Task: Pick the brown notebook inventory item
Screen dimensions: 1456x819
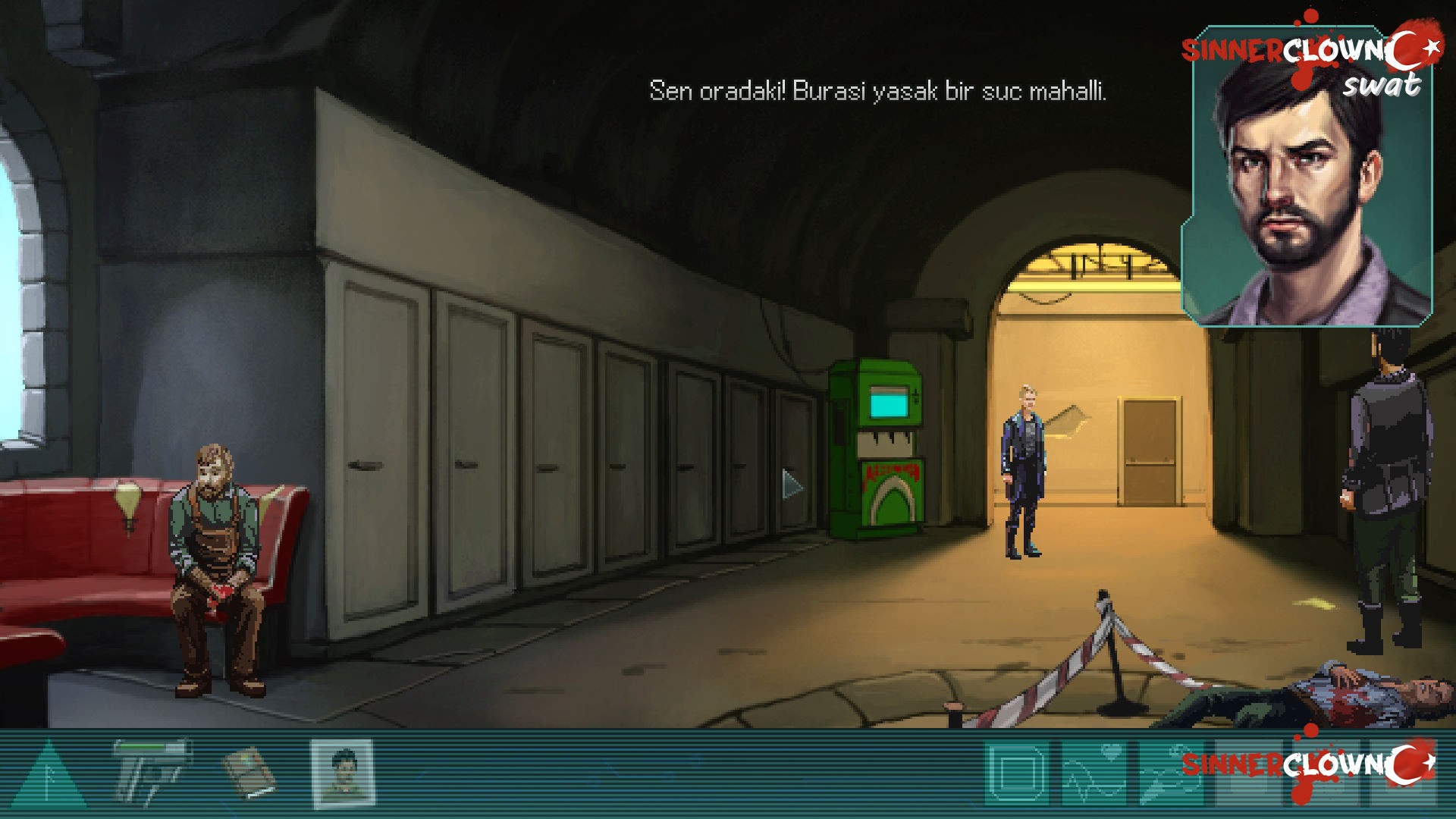Action: (249, 772)
